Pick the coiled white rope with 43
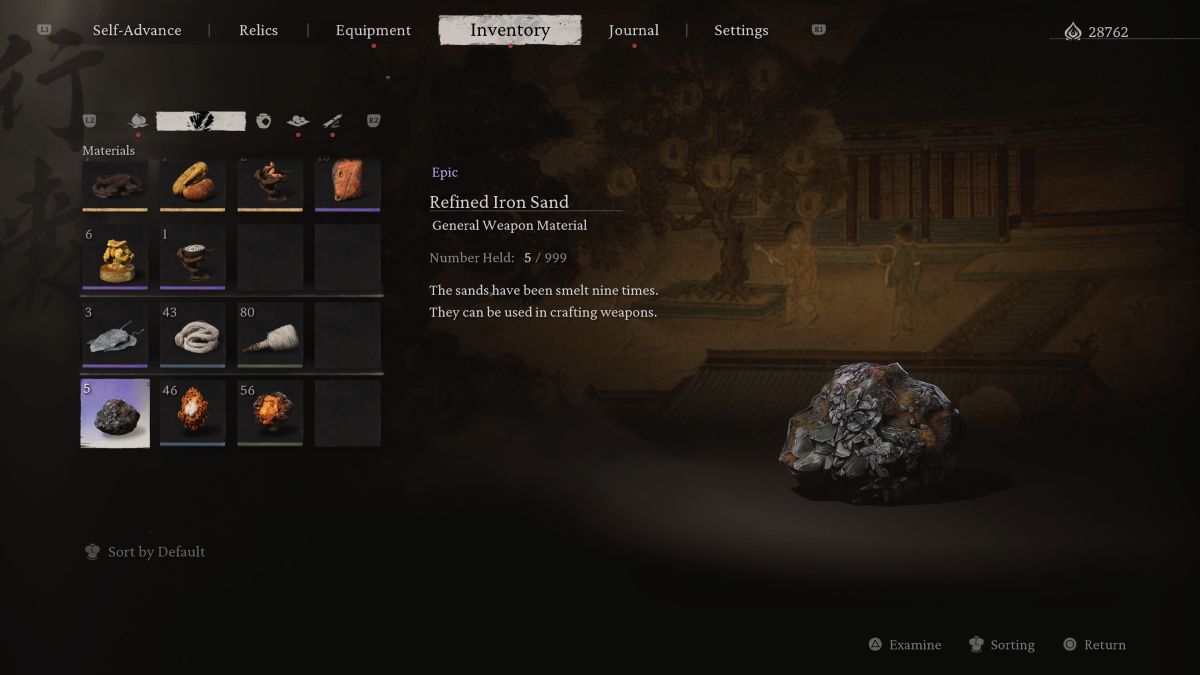 [192, 335]
